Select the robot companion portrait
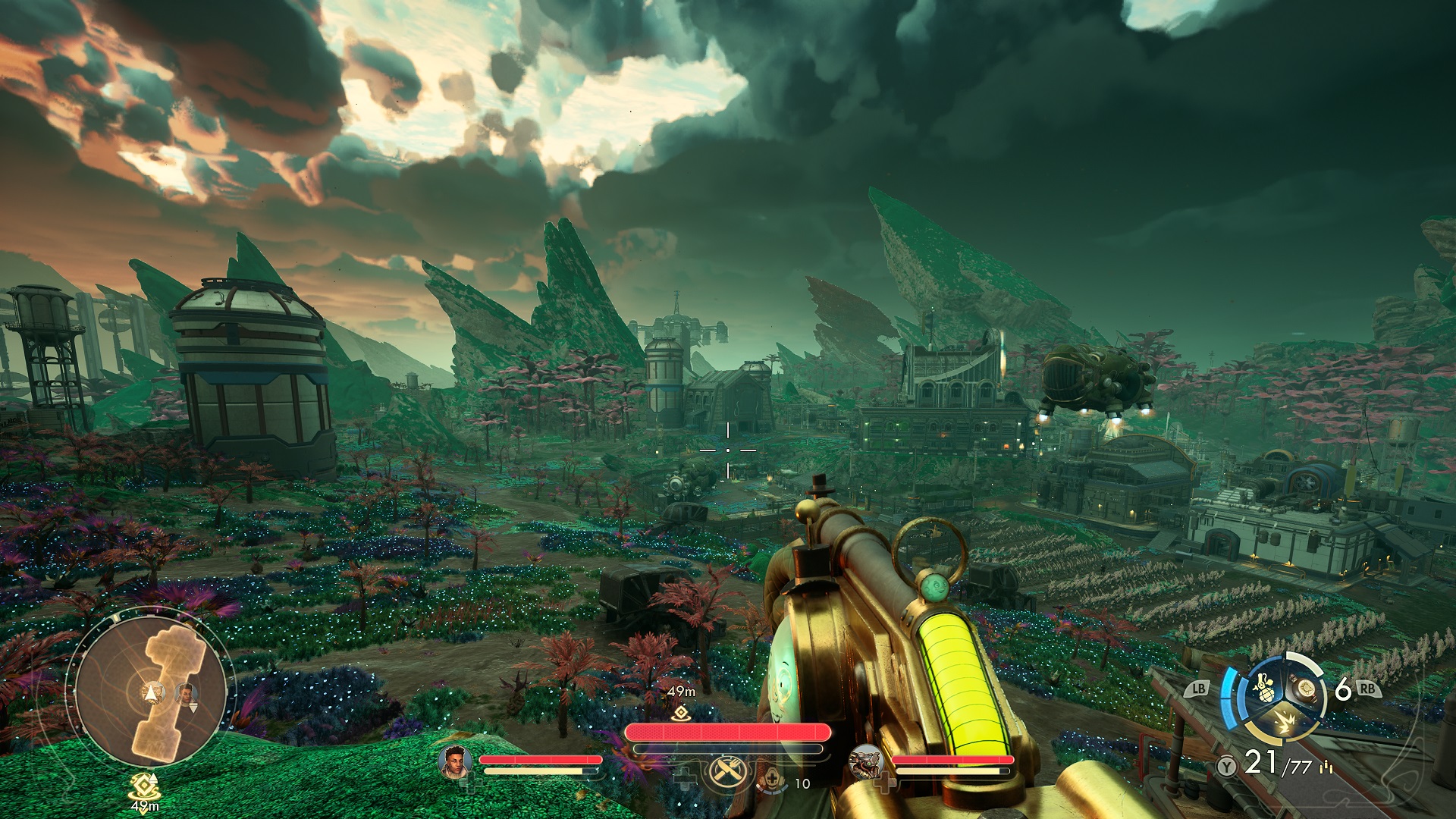Viewport: 1456px width, 819px height. coord(866,761)
